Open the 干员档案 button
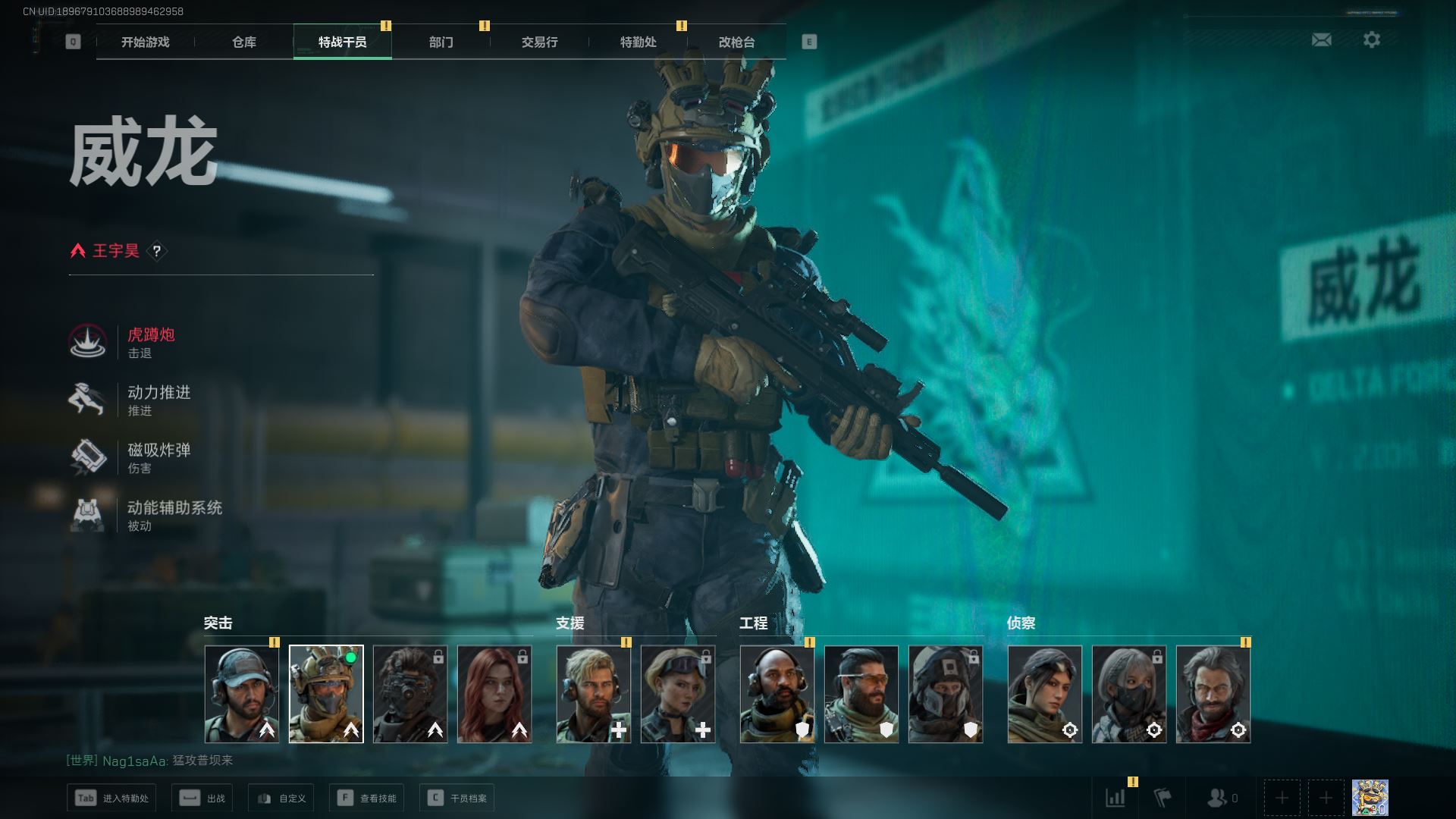 pyautogui.click(x=457, y=798)
